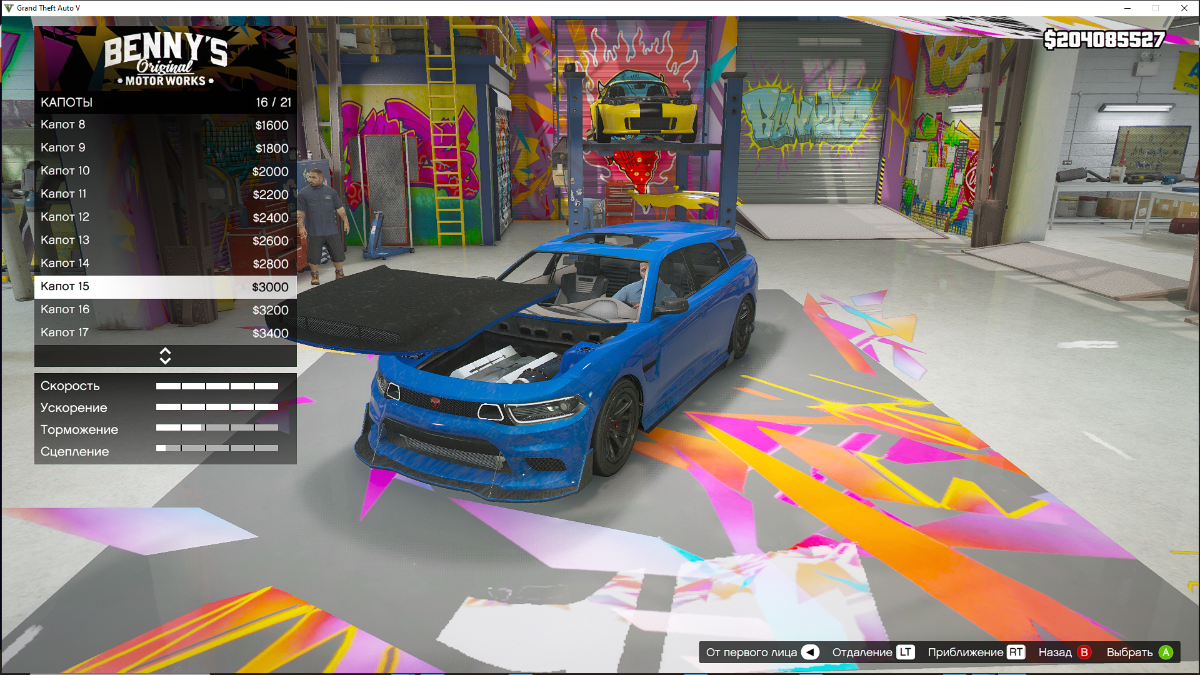The height and width of the screenshot is (675, 1200).
Task: Choose Капот 9 hood option
Action: 165,148
